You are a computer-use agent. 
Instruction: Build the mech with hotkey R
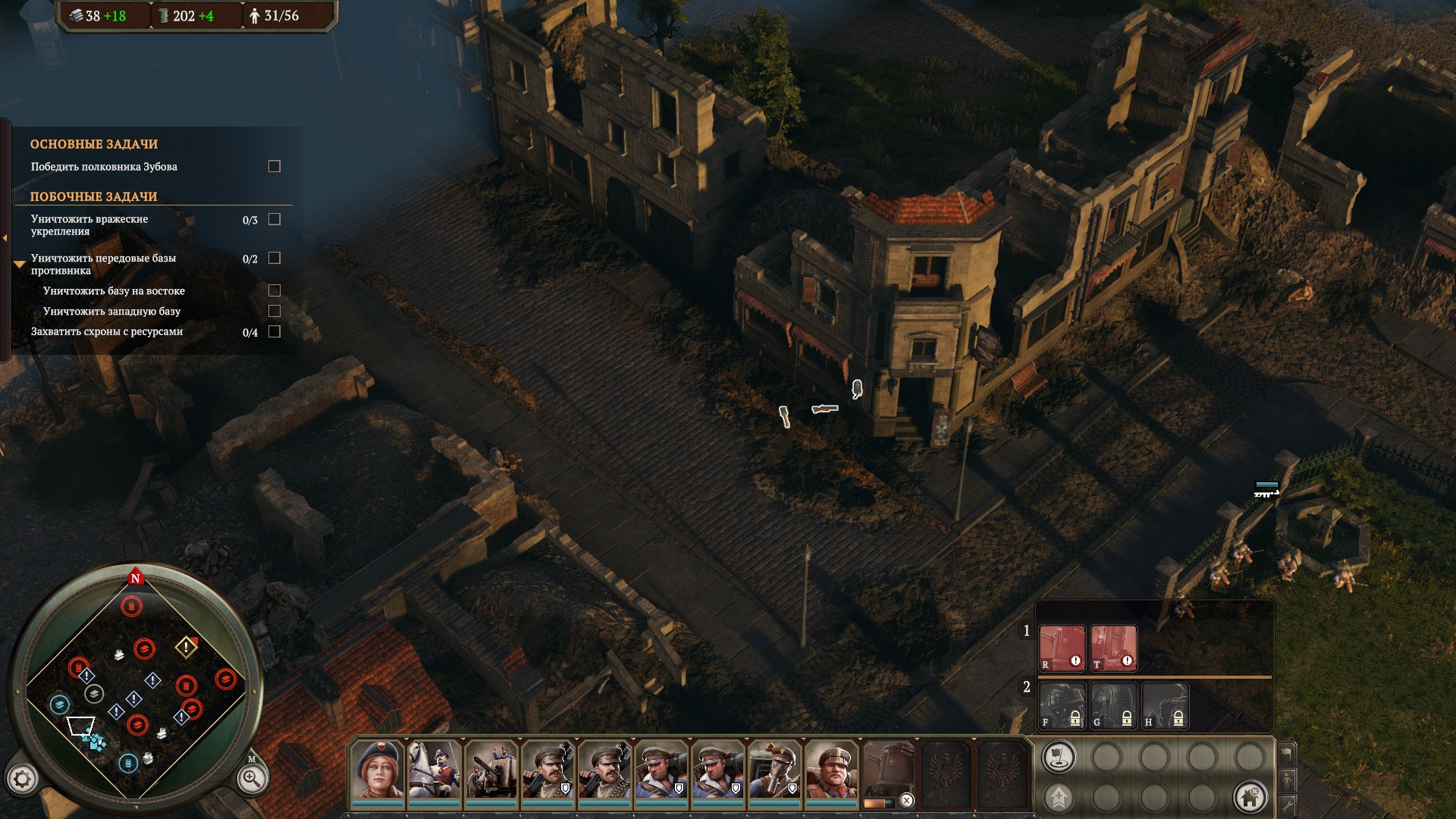tap(1062, 648)
